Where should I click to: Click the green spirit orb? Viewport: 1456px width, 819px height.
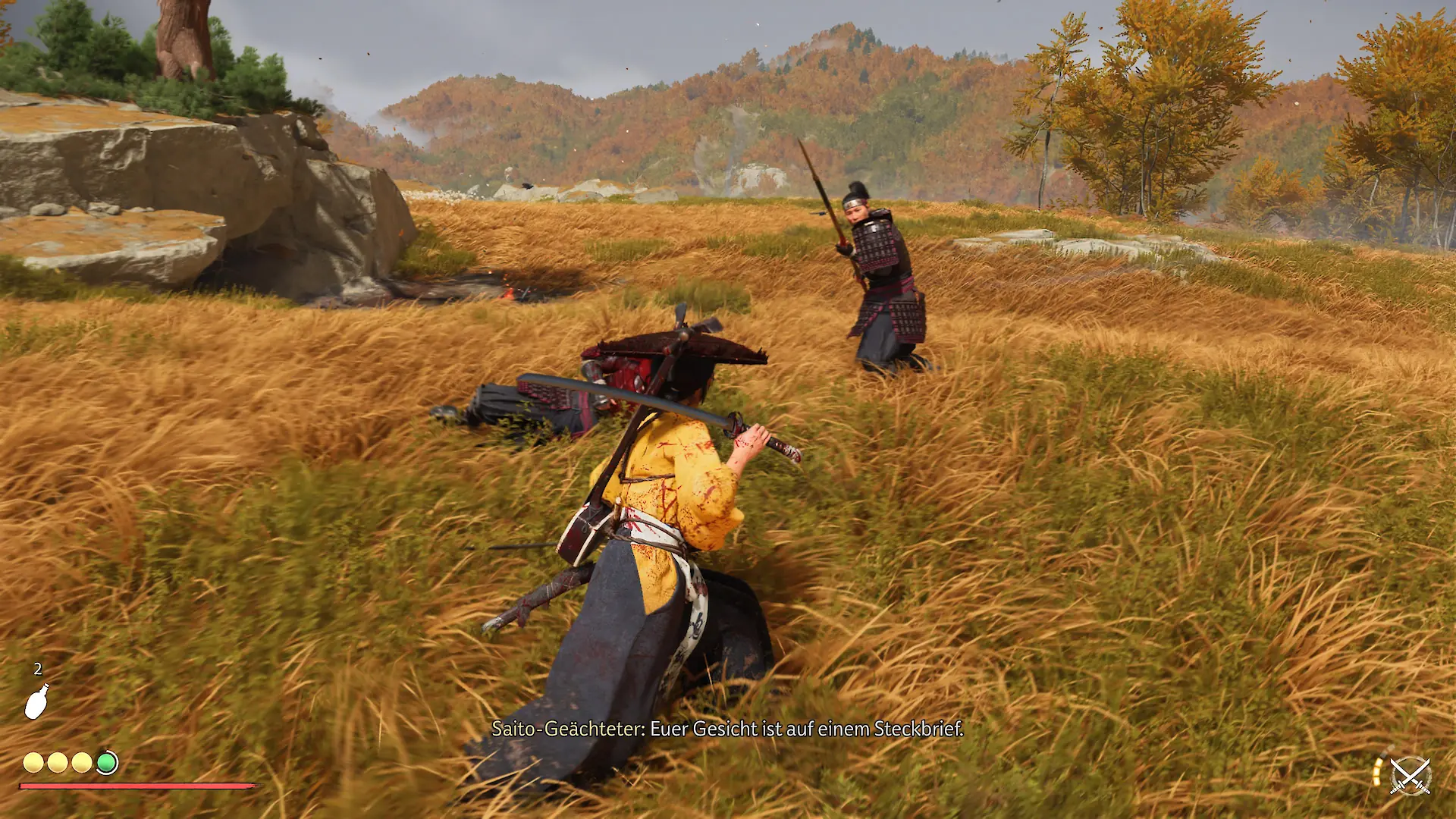tap(107, 762)
